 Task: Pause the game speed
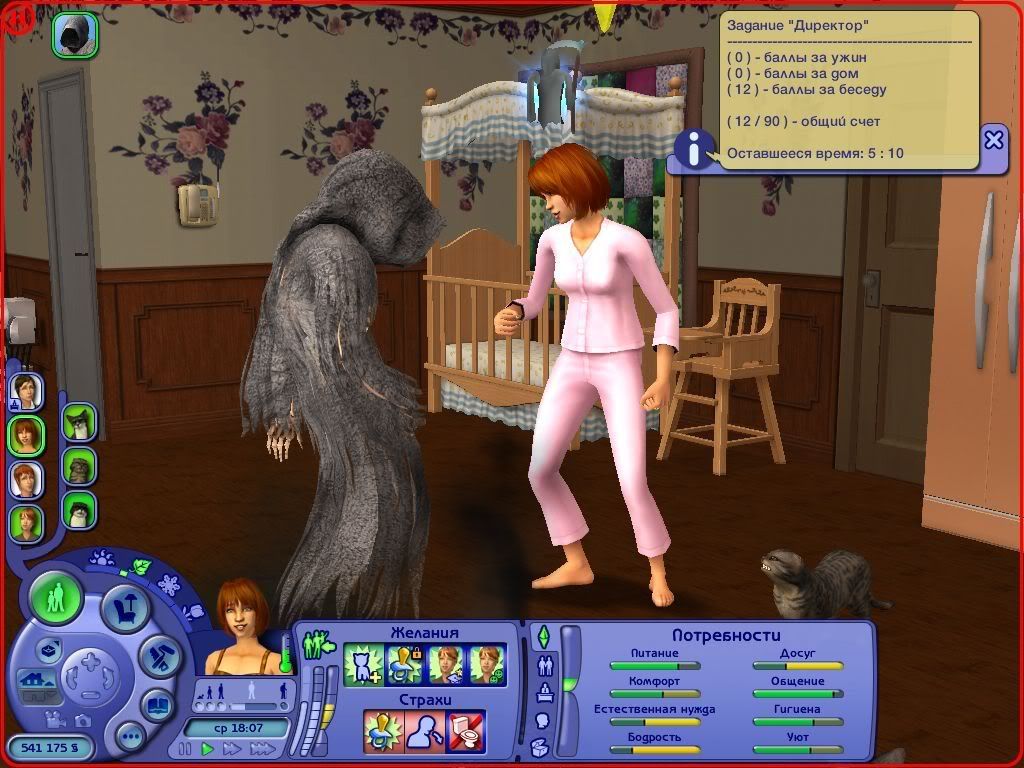tap(184, 748)
